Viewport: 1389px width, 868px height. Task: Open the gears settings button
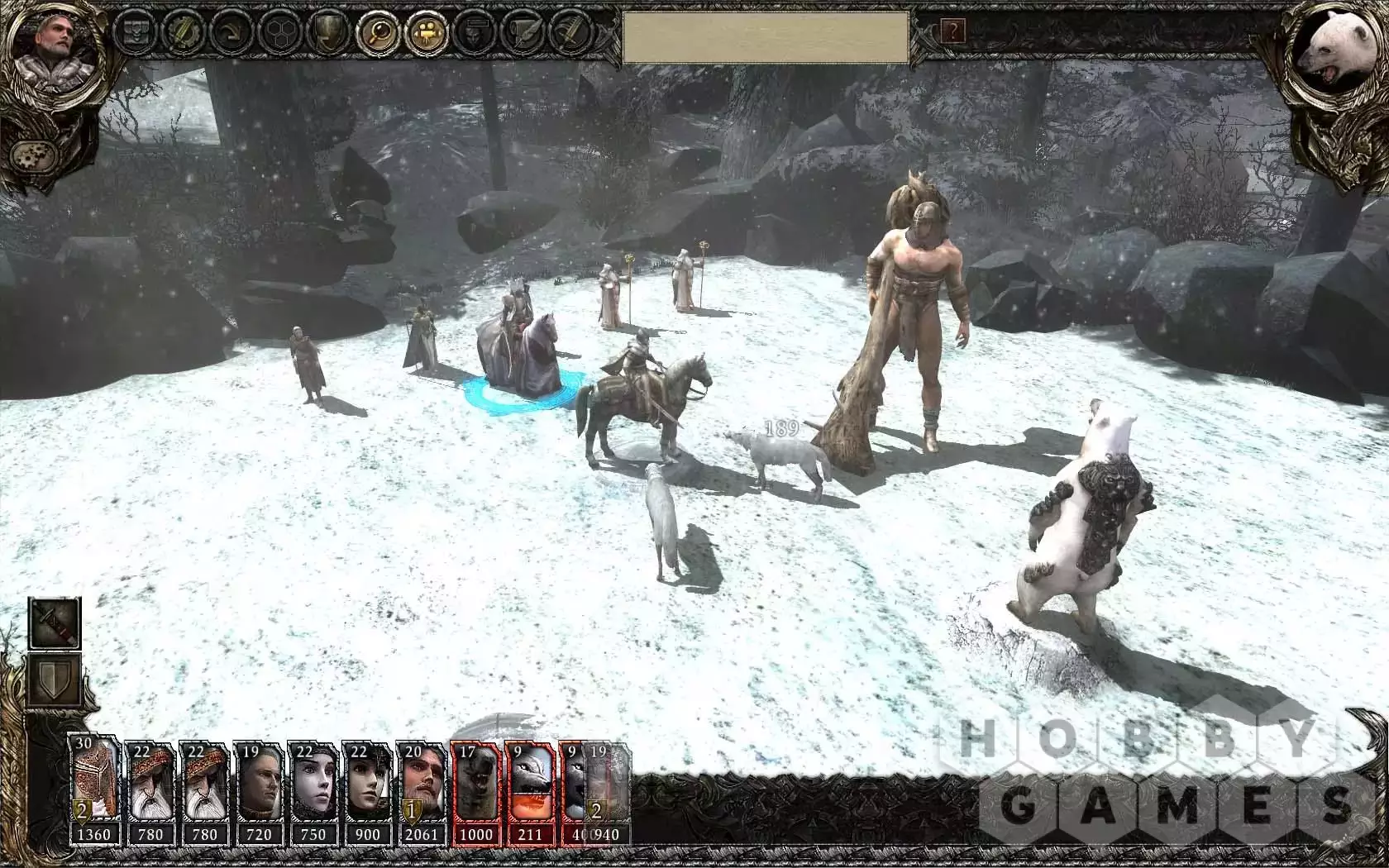pos(29,155)
